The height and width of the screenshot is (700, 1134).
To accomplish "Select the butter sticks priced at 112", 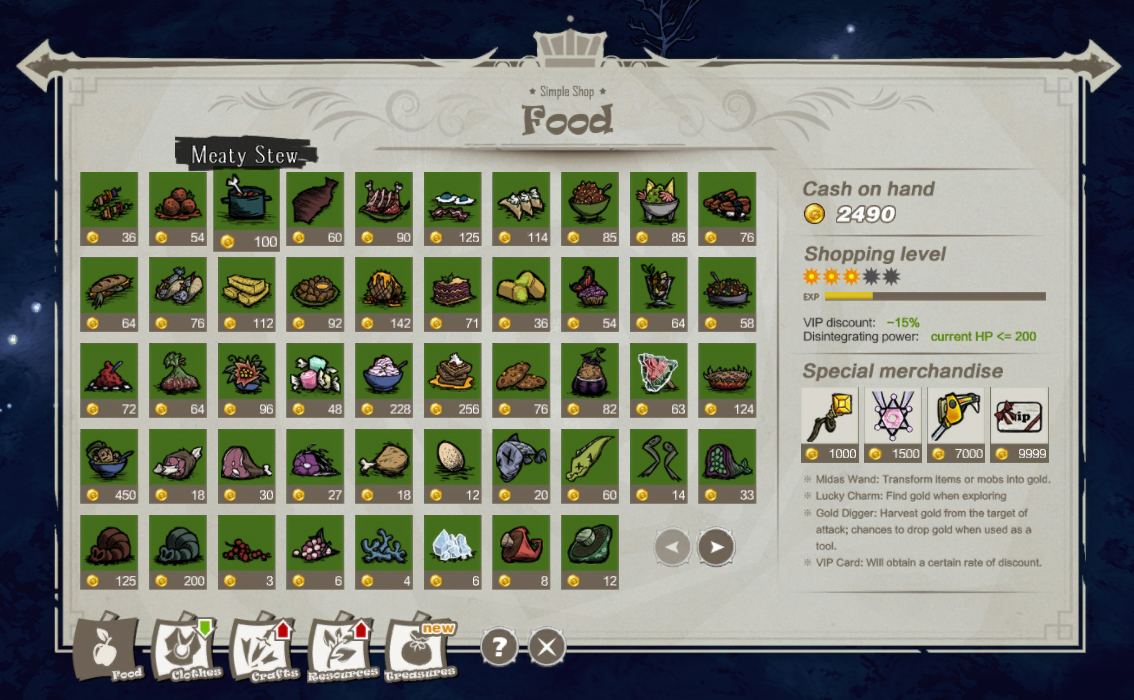I will 246,295.
